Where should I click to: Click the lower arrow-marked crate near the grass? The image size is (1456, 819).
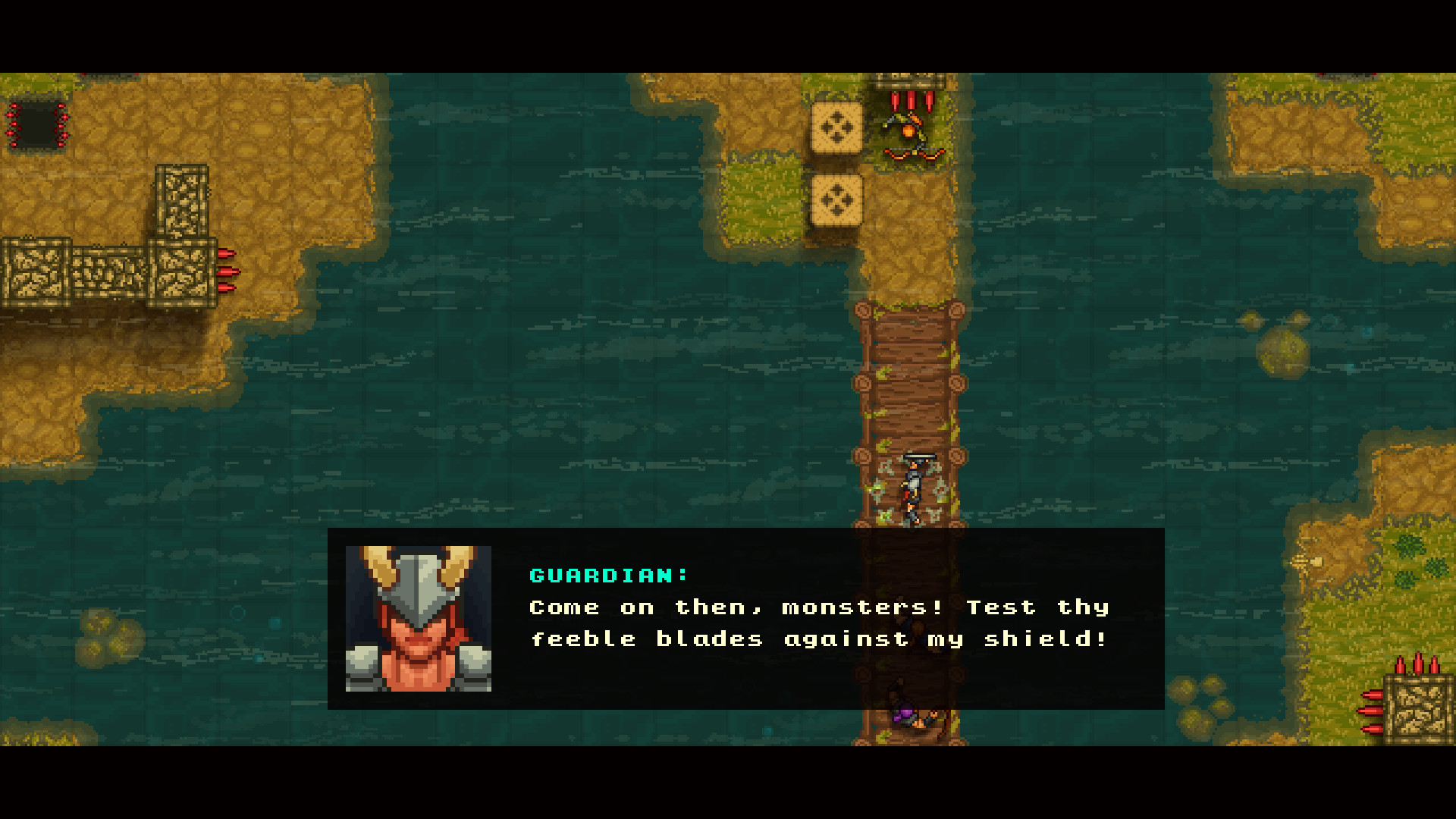[838, 201]
